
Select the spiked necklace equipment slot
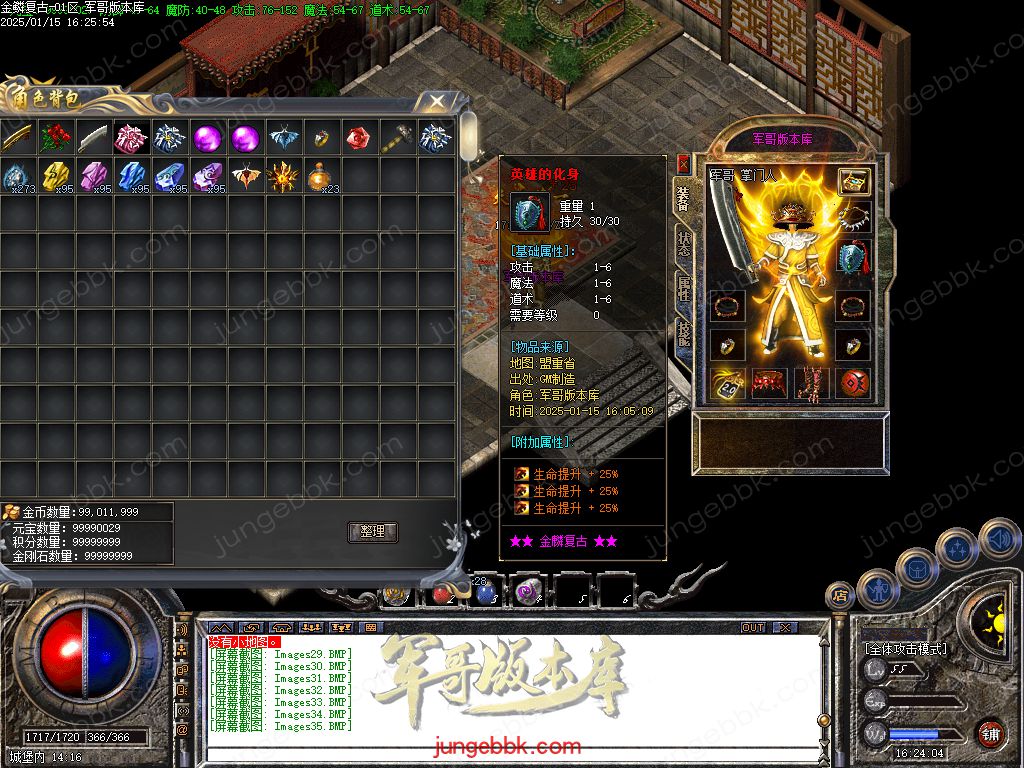854,218
